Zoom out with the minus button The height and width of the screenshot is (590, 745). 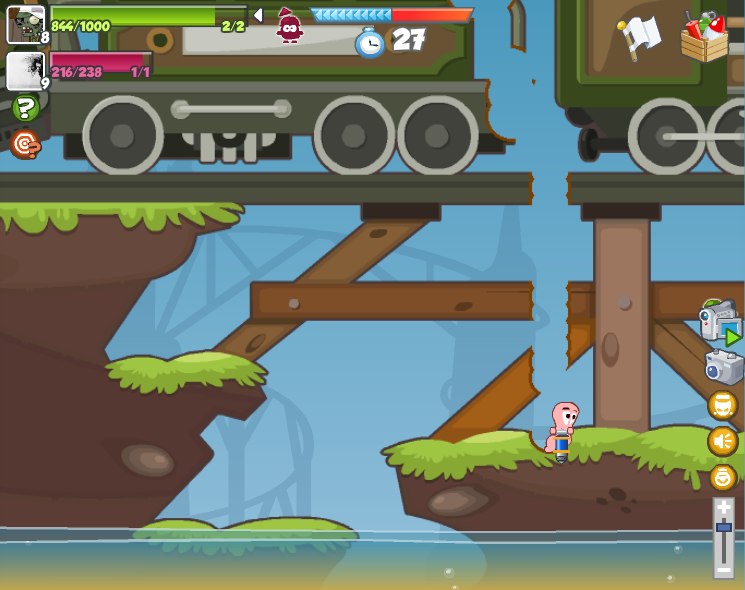pyautogui.click(x=724, y=569)
